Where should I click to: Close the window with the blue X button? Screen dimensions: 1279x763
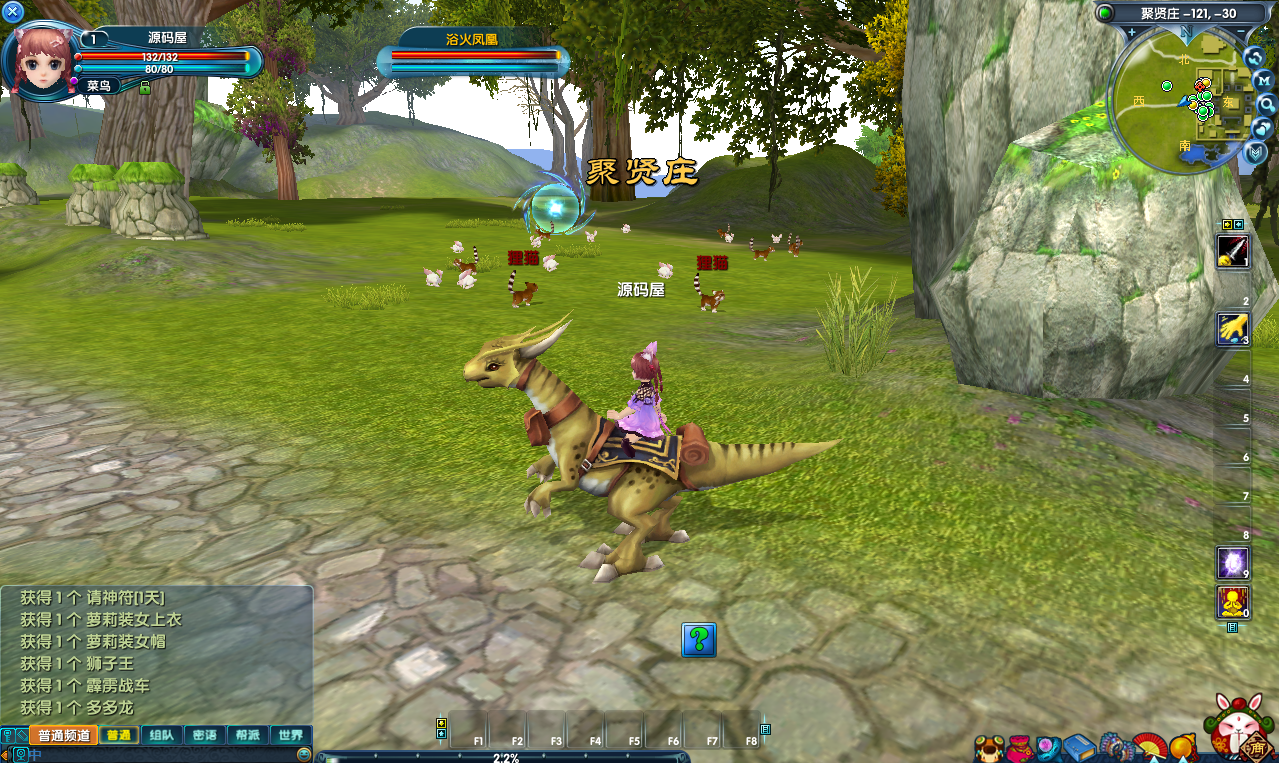pyautogui.click(x=13, y=12)
